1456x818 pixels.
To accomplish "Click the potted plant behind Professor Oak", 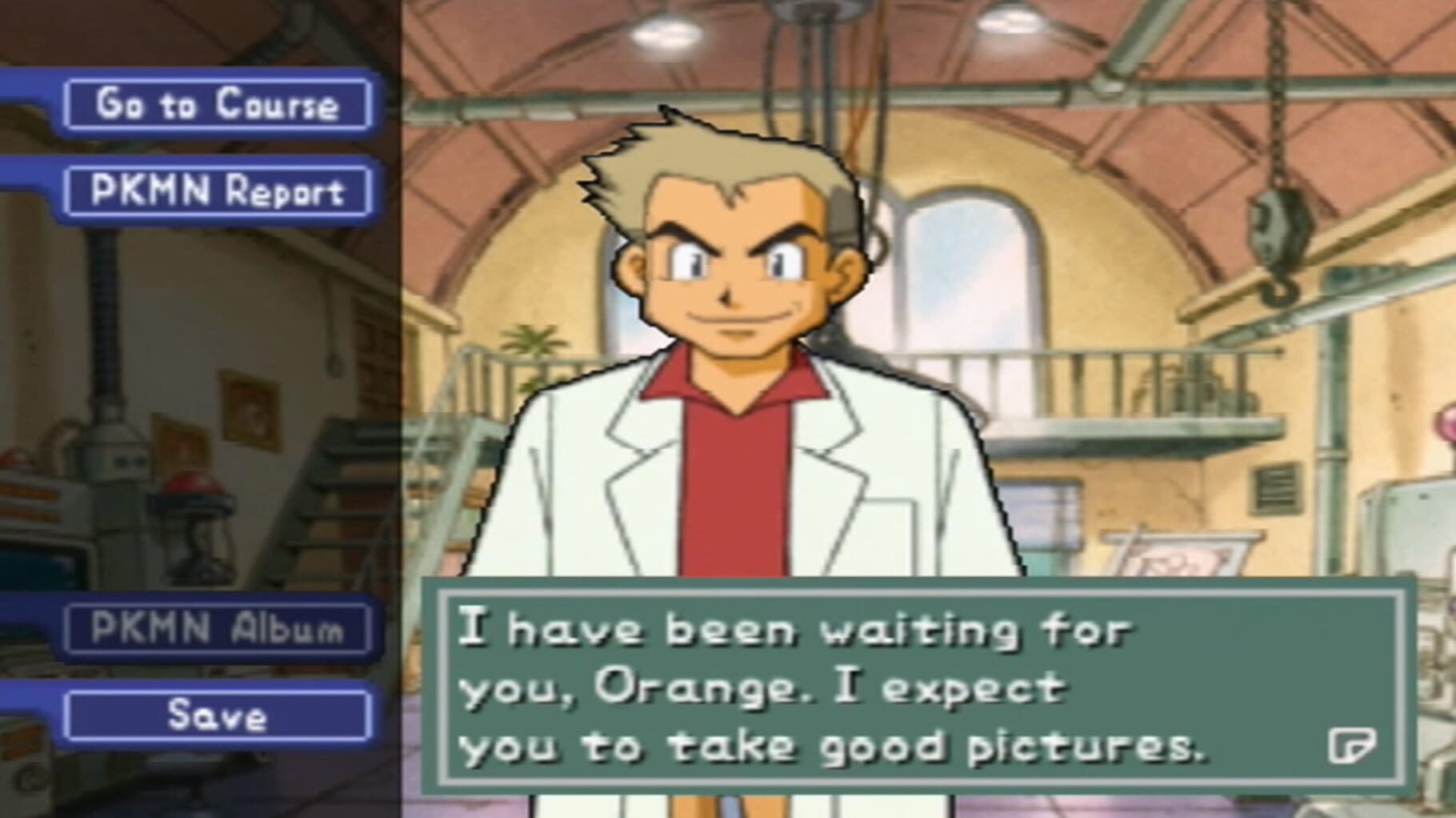I will 532,344.
